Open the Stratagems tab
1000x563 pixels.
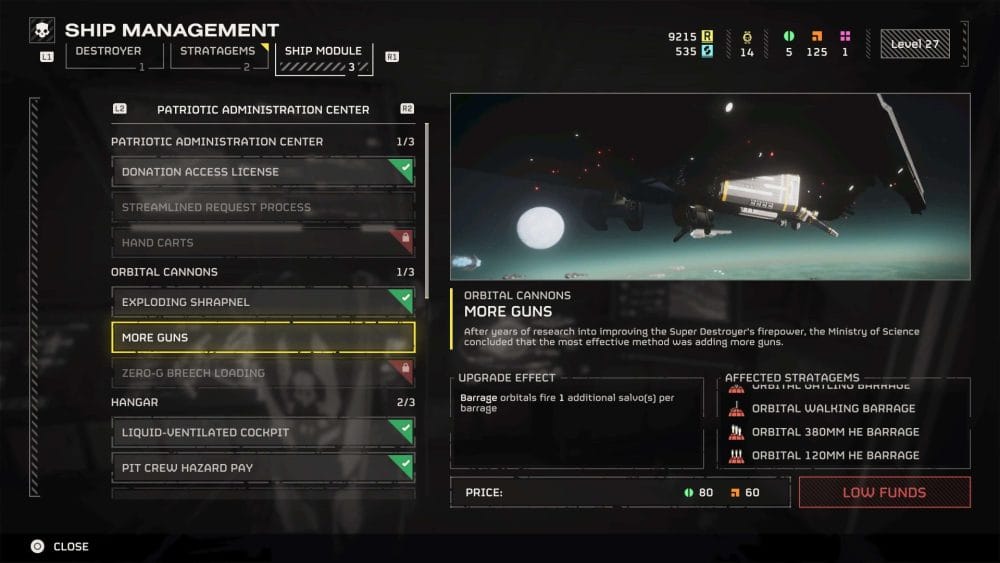[x=215, y=56]
